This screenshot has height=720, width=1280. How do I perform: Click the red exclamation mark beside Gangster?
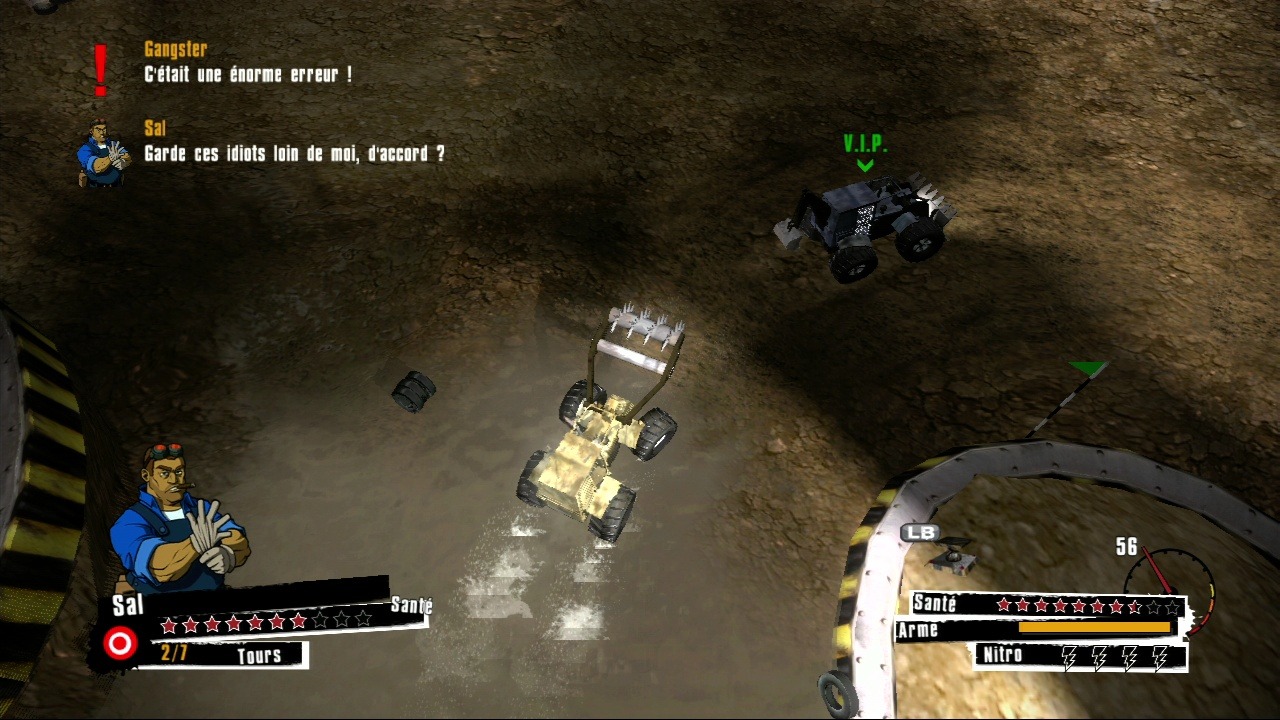pyautogui.click(x=99, y=68)
